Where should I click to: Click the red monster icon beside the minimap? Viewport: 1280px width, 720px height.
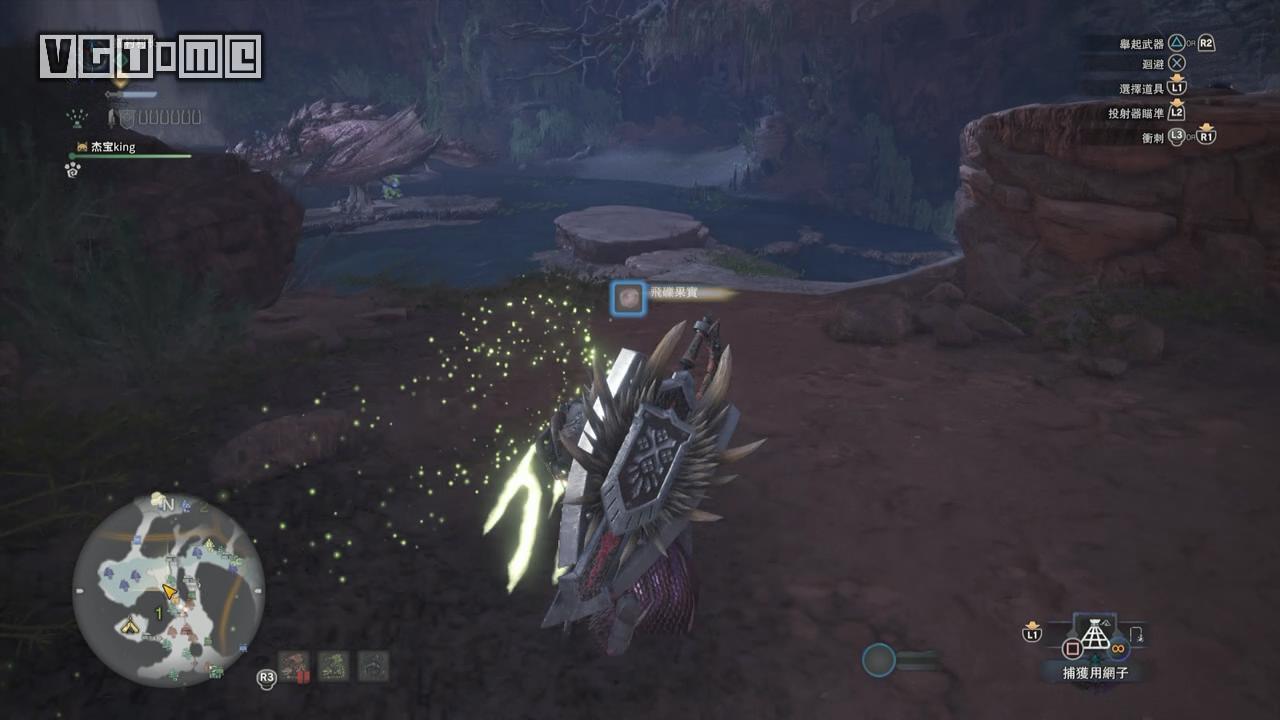[x=294, y=665]
